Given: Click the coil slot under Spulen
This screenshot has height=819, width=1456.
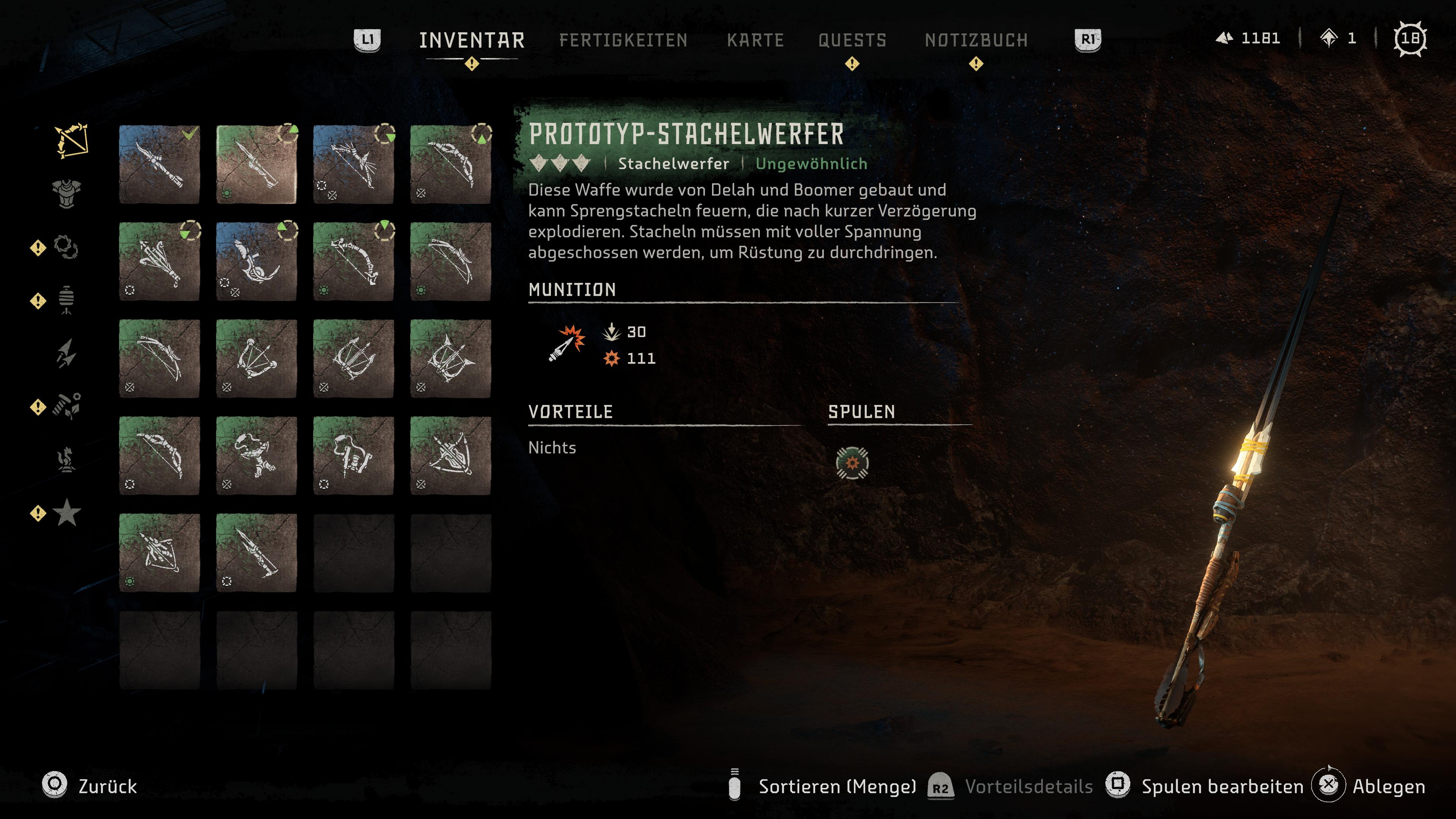Looking at the screenshot, I should point(852,463).
